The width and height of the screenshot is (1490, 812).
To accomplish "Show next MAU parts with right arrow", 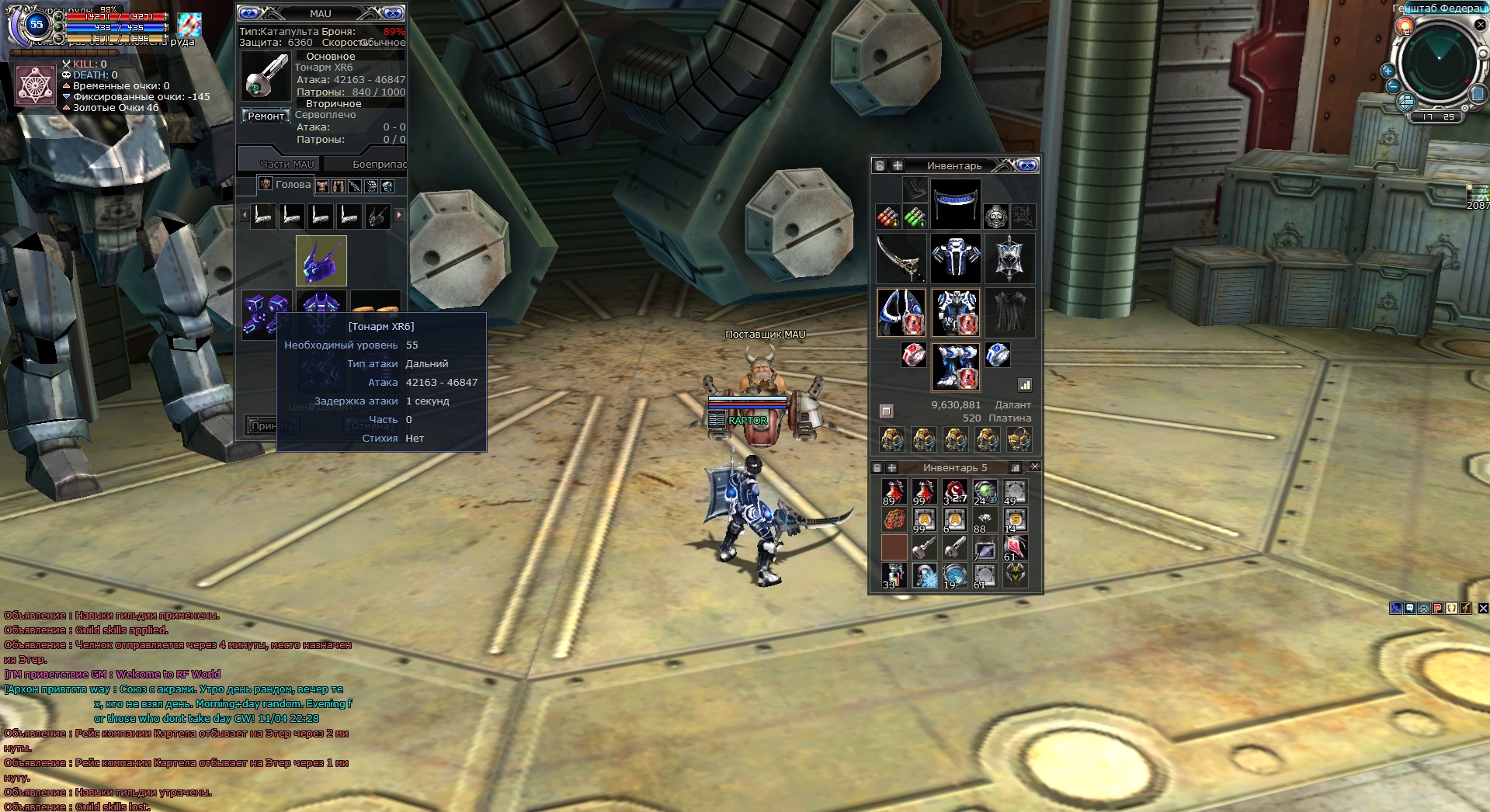I will coord(399,215).
